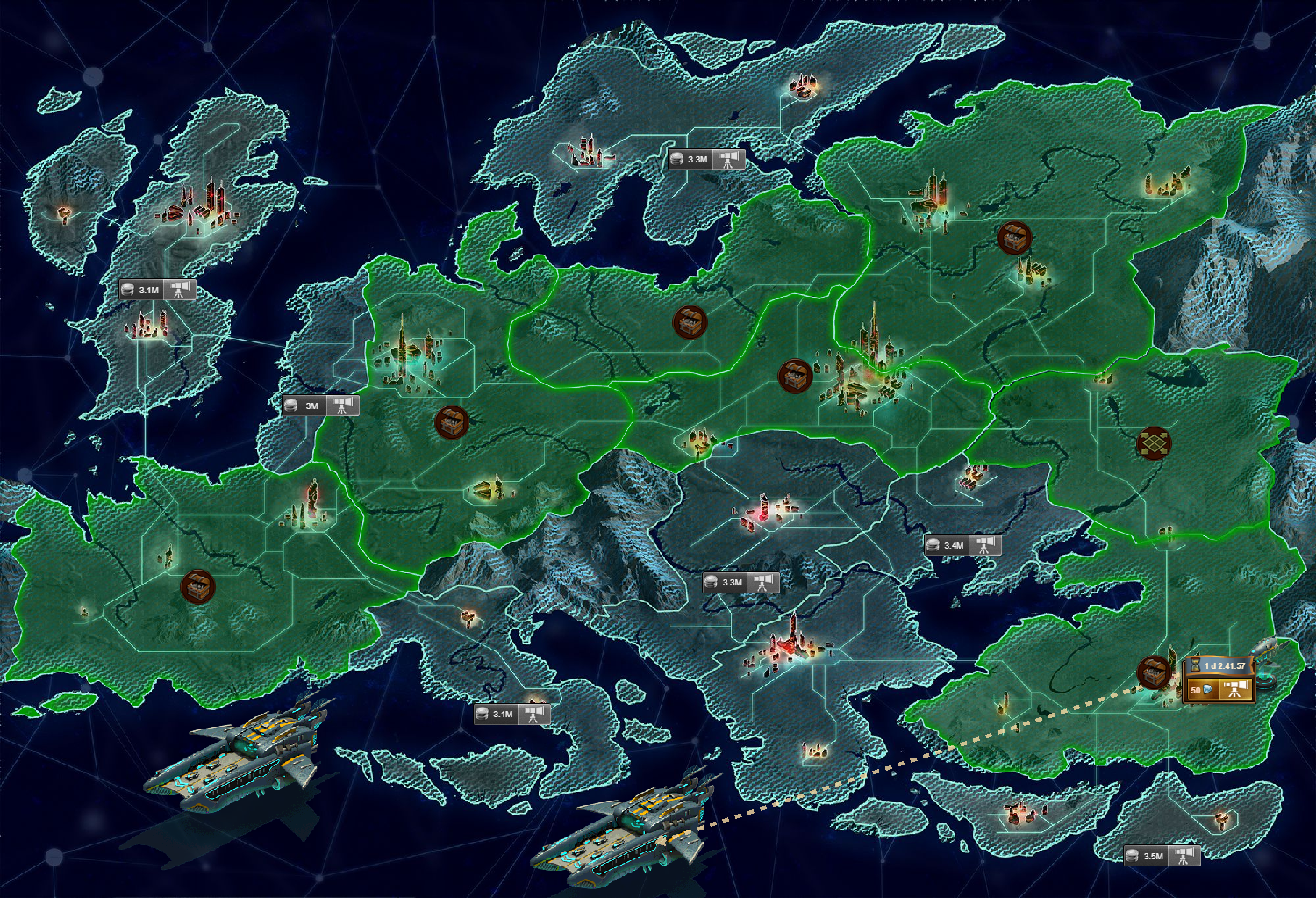Collect the chest icon beside the glowing golden city
Screen dimensions: 1316x898
coord(794,376)
